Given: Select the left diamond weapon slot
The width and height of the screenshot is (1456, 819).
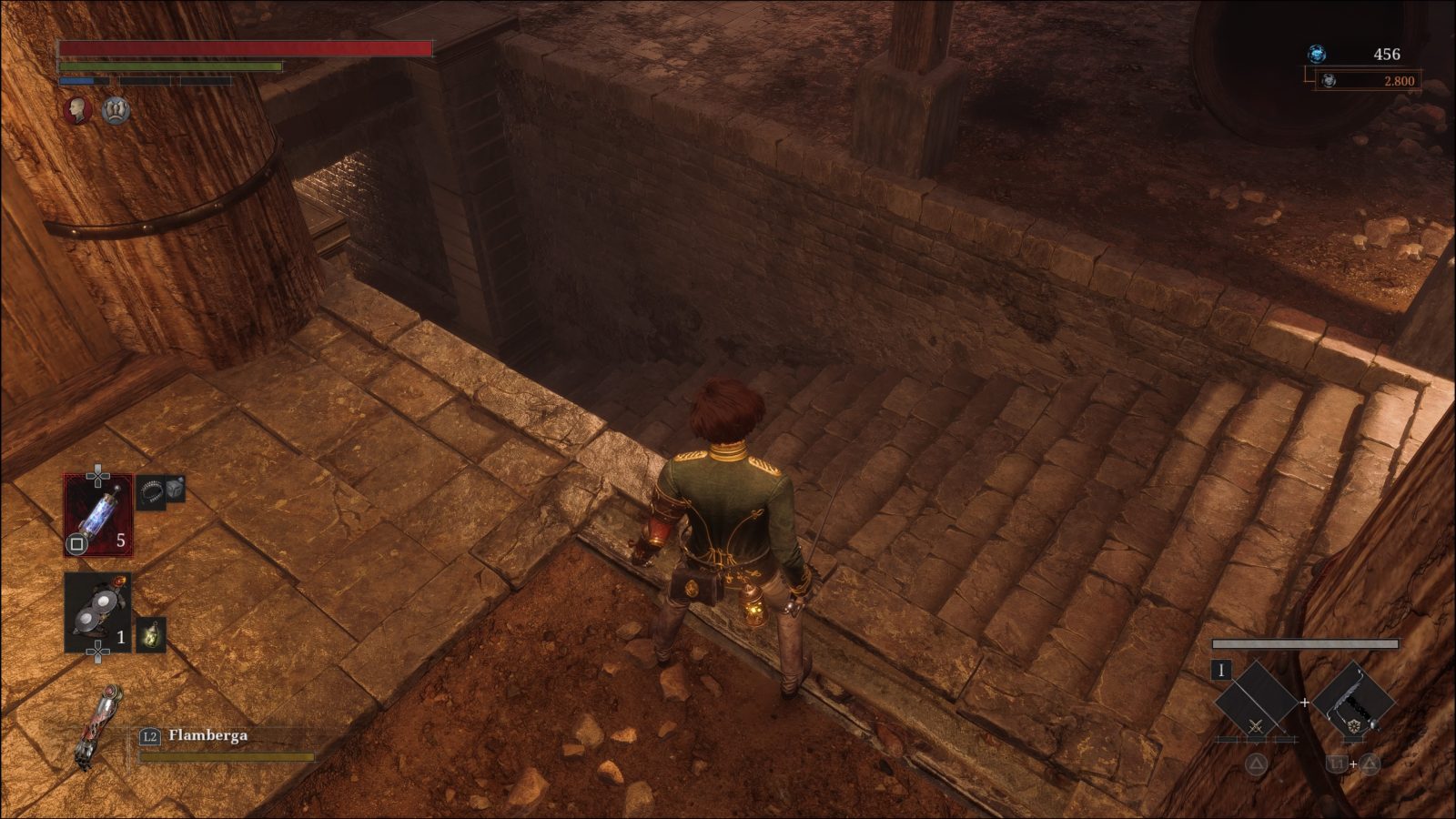Looking at the screenshot, I should (1256, 701).
